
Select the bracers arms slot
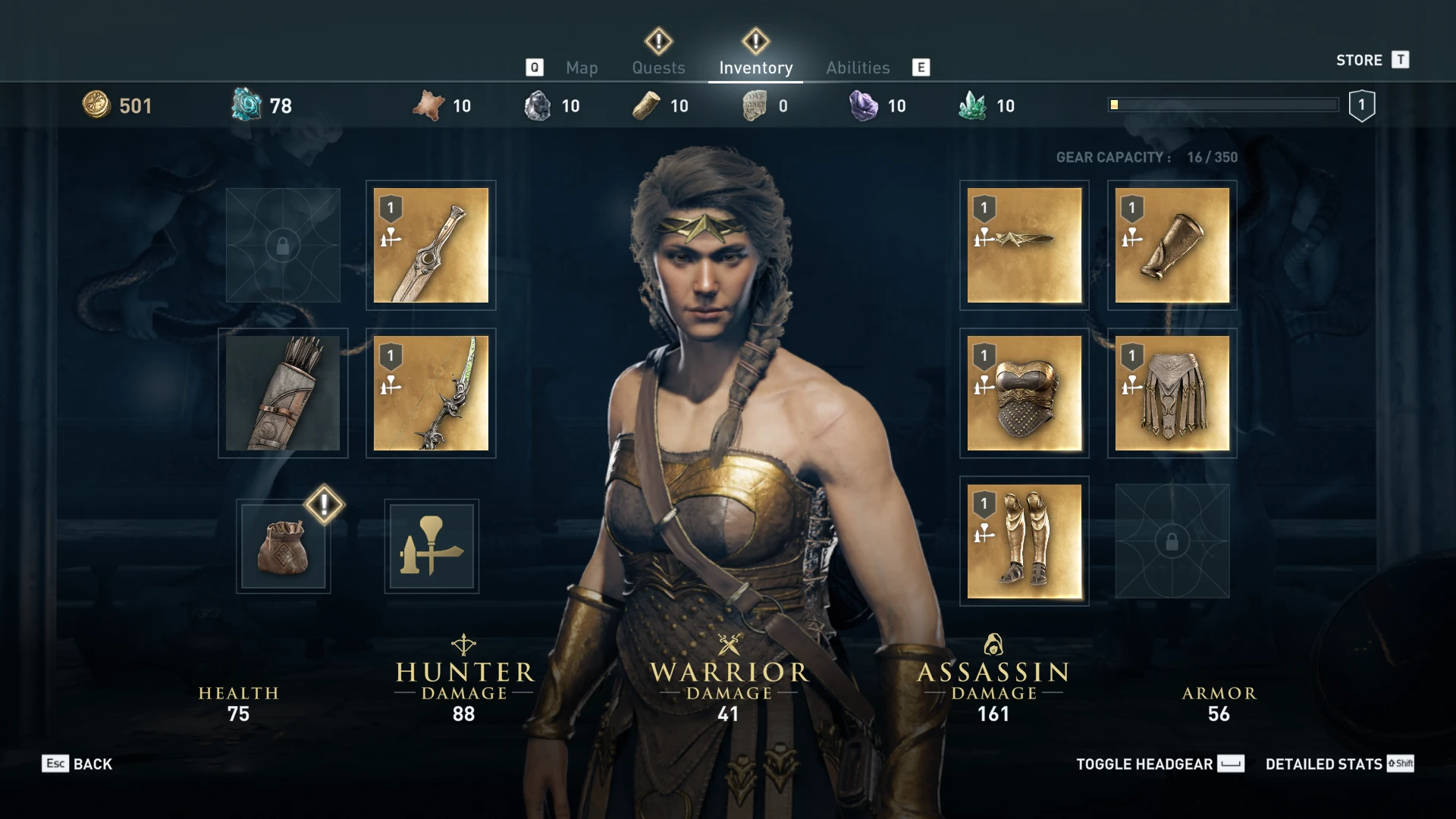tap(1172, 244)
